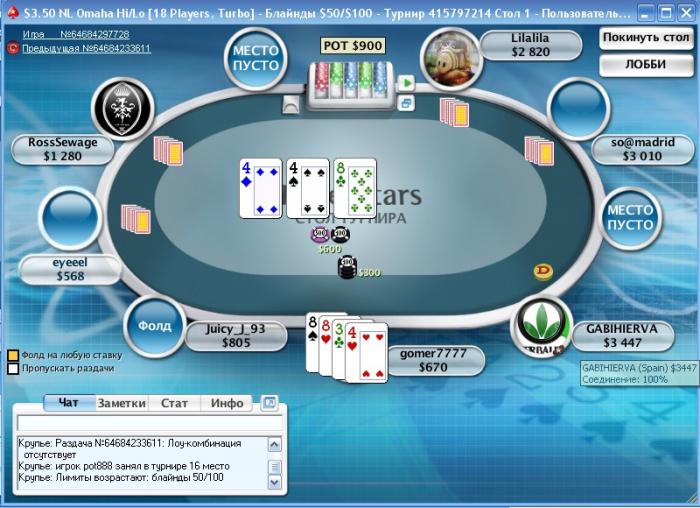Click RossSewage's player name plate

coord(63,149)
